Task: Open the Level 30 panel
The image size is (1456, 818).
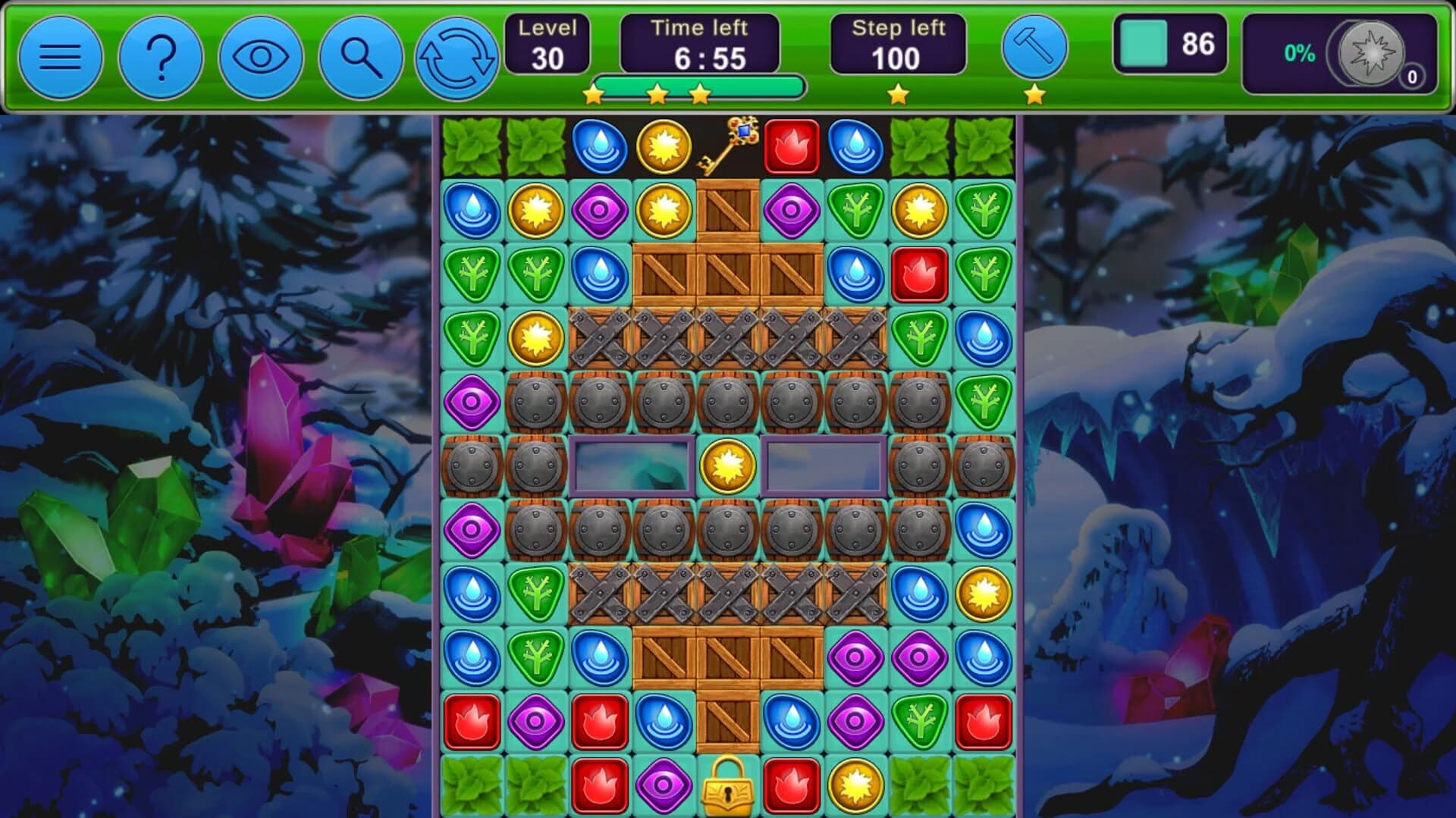Action: pos(546,42)
